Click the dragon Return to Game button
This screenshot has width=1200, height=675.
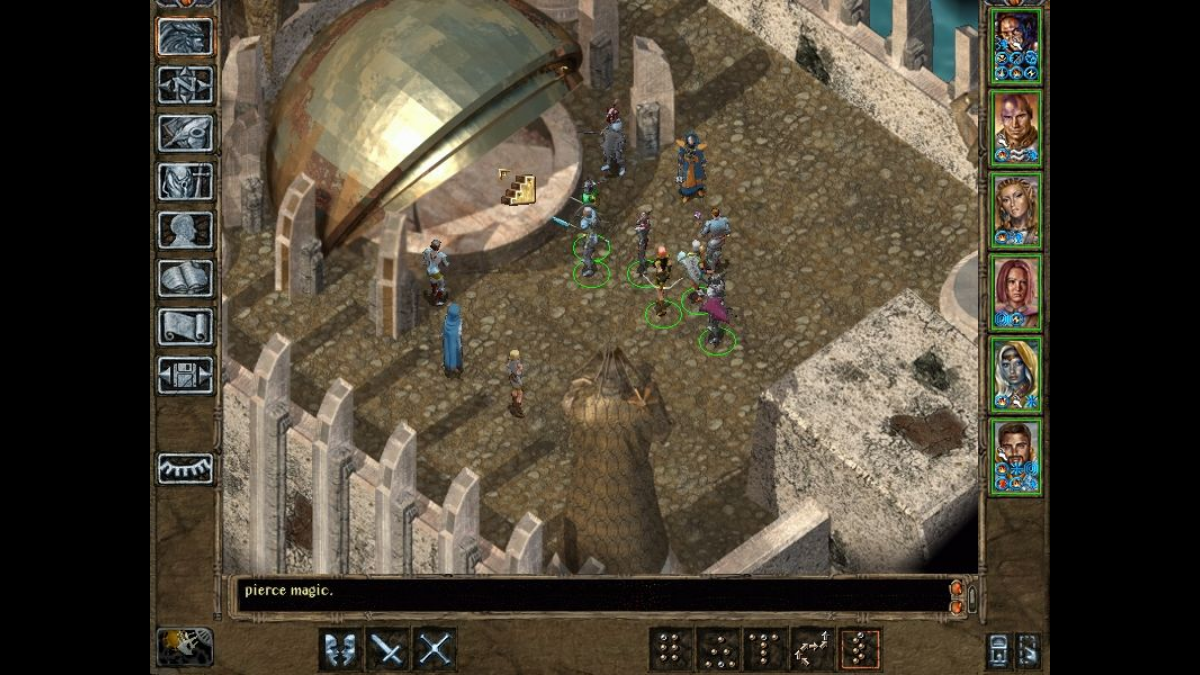185,37
